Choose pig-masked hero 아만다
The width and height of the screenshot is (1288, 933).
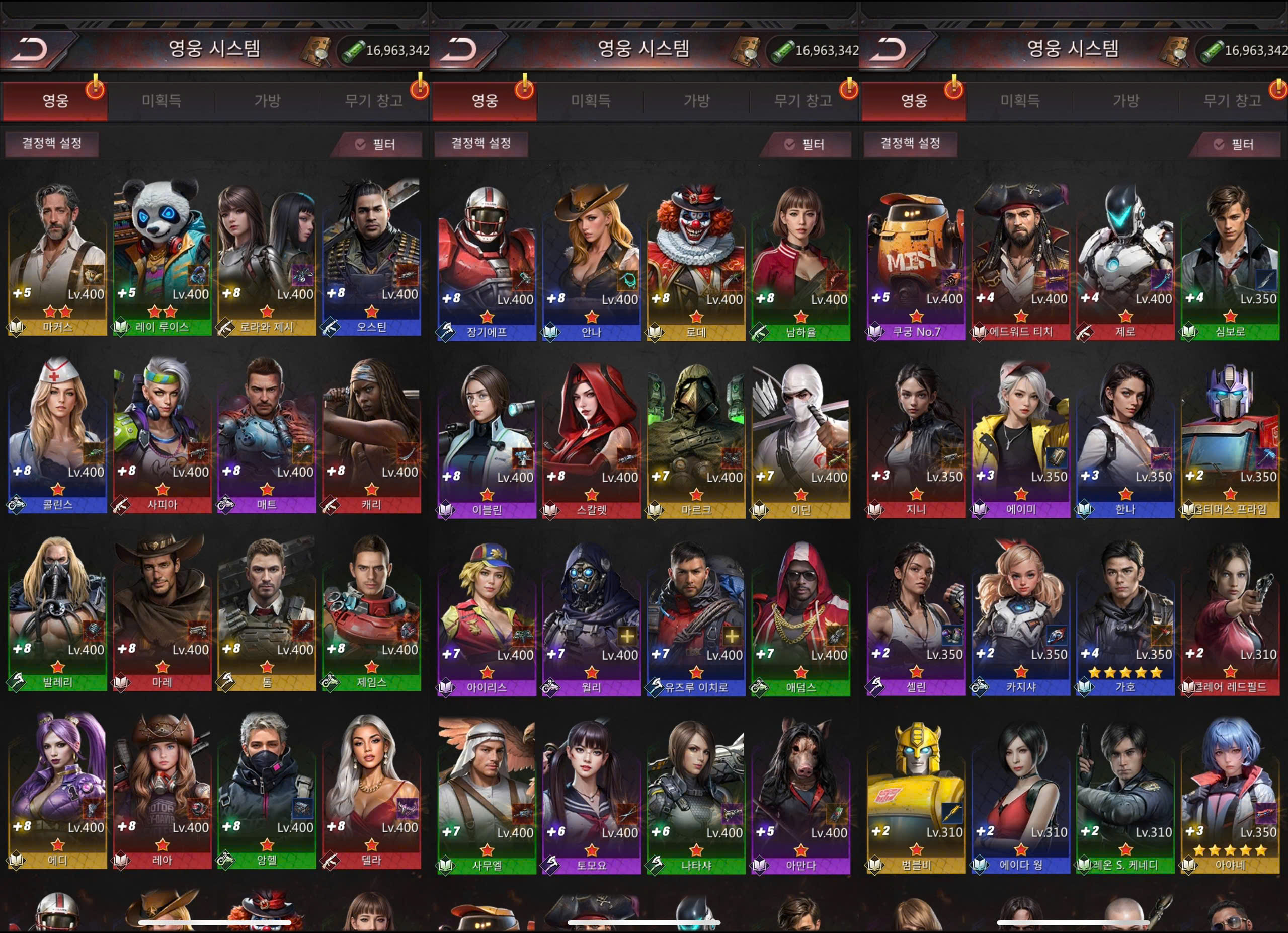tap(800, 797)
